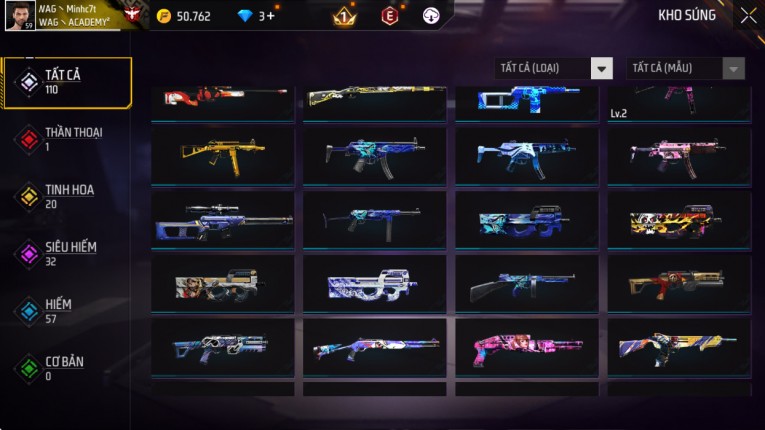This screenshot has width=765, height=430.
Task: Open the Tất Cả (Mẫu) dropdown
Action: pos(686,68)
